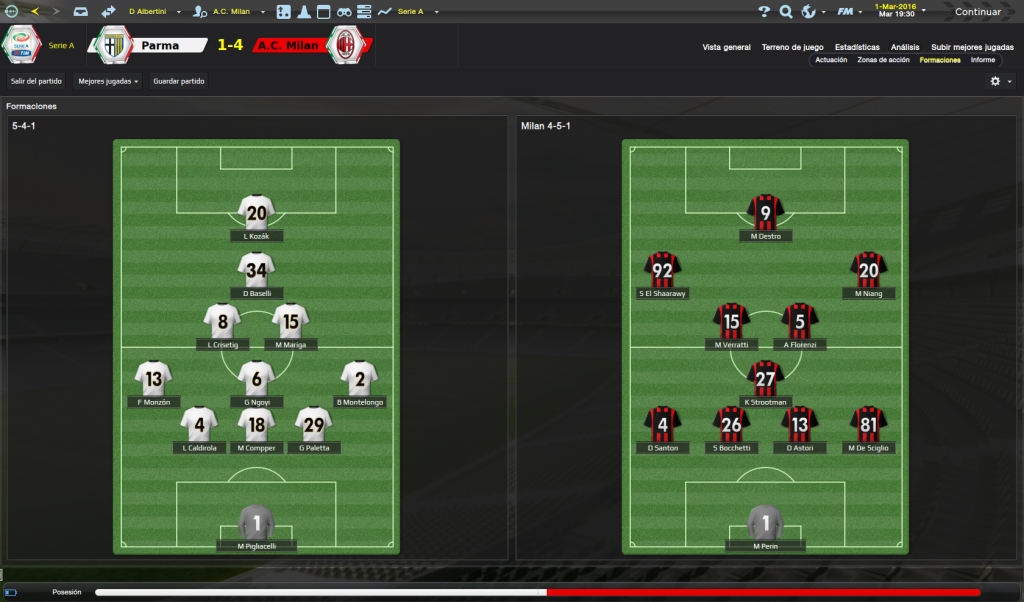Open the Mejores jugadas dropdown

pos(108,80)
